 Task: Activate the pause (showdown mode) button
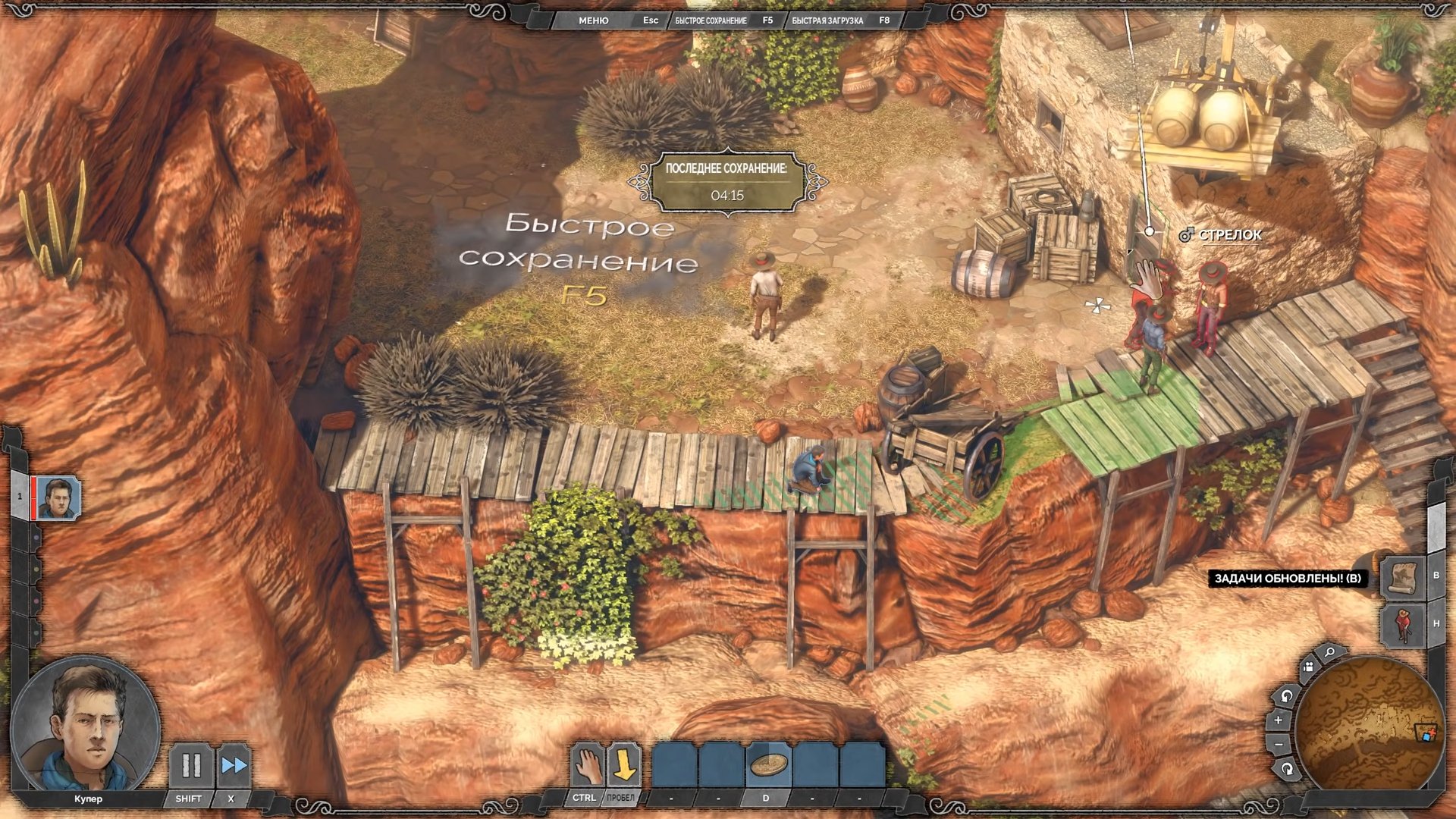190,766
